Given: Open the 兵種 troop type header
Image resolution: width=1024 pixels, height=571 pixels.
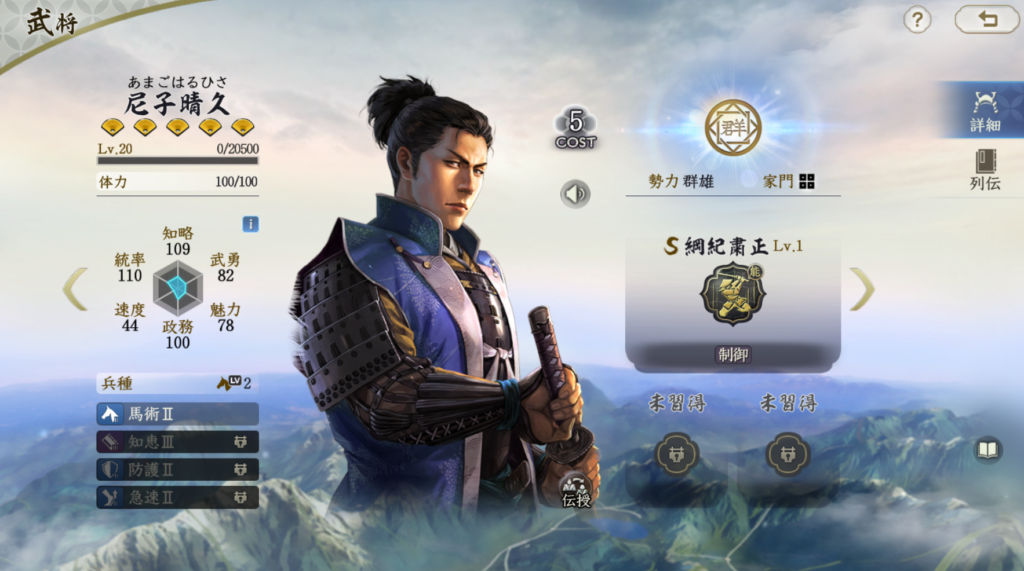Looking at the screenshot, I should point(176,383).
